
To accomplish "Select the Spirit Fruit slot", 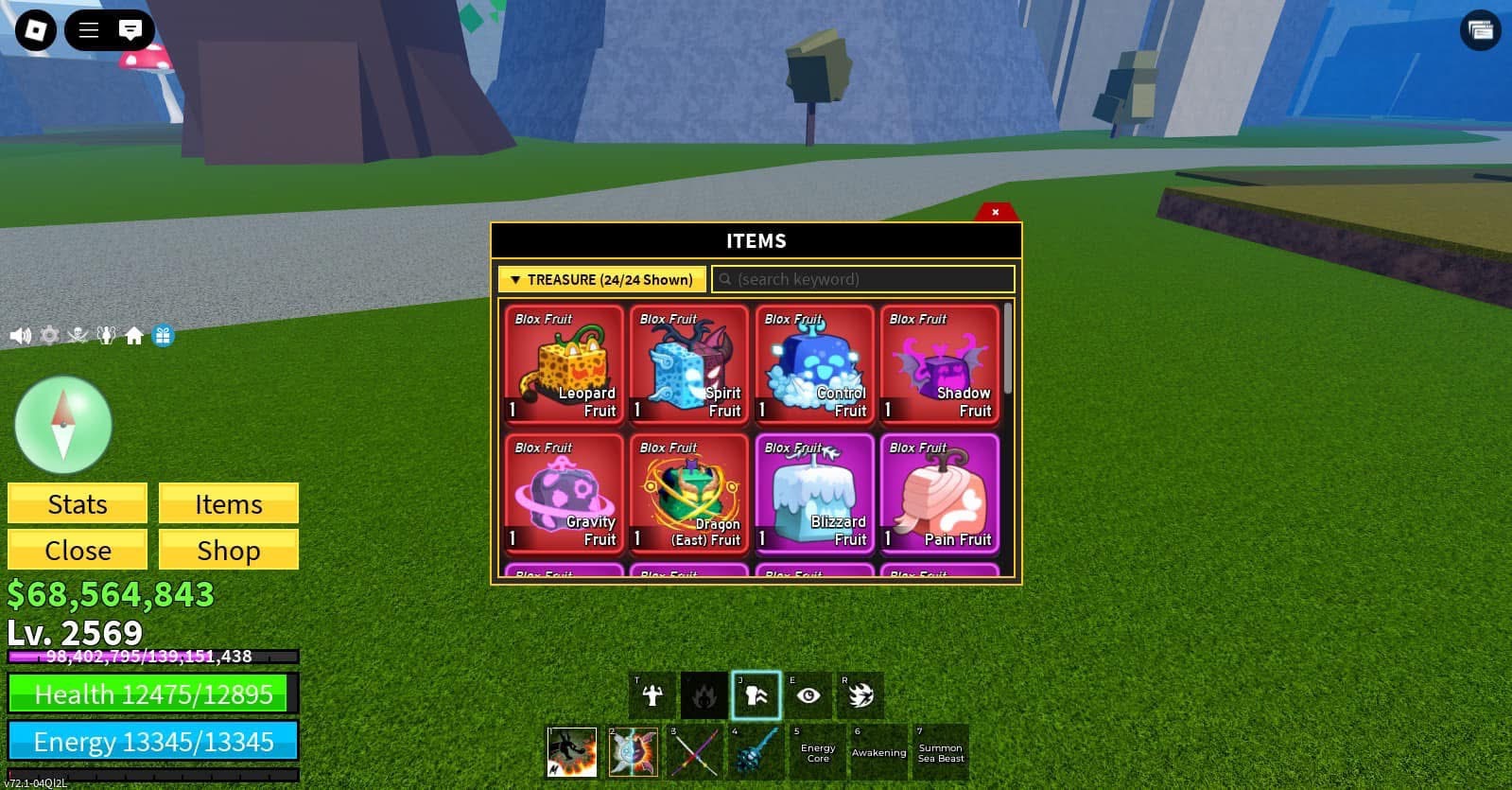I will pos(688,364).
